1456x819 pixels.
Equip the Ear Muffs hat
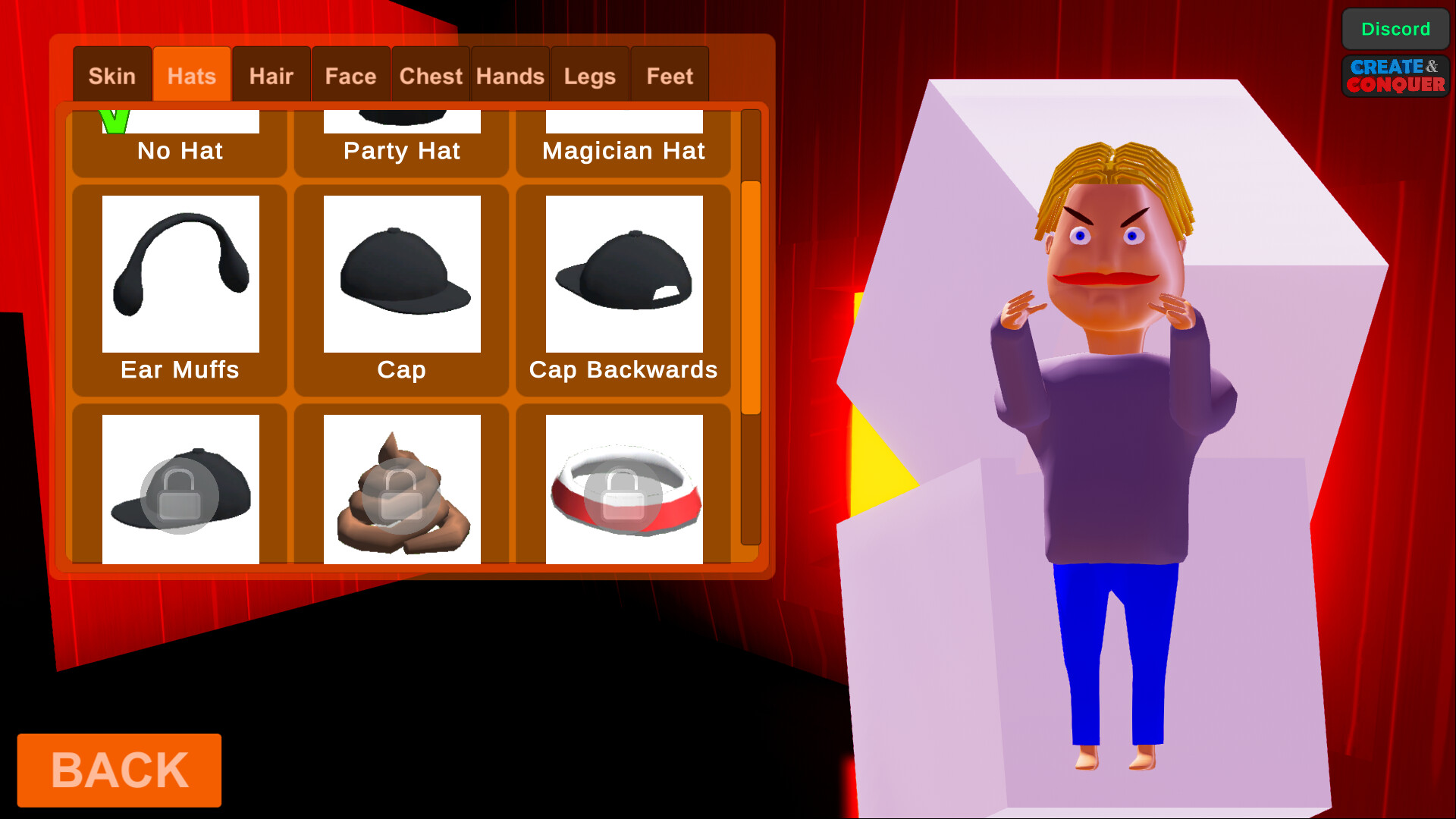(x=180, y=273)
